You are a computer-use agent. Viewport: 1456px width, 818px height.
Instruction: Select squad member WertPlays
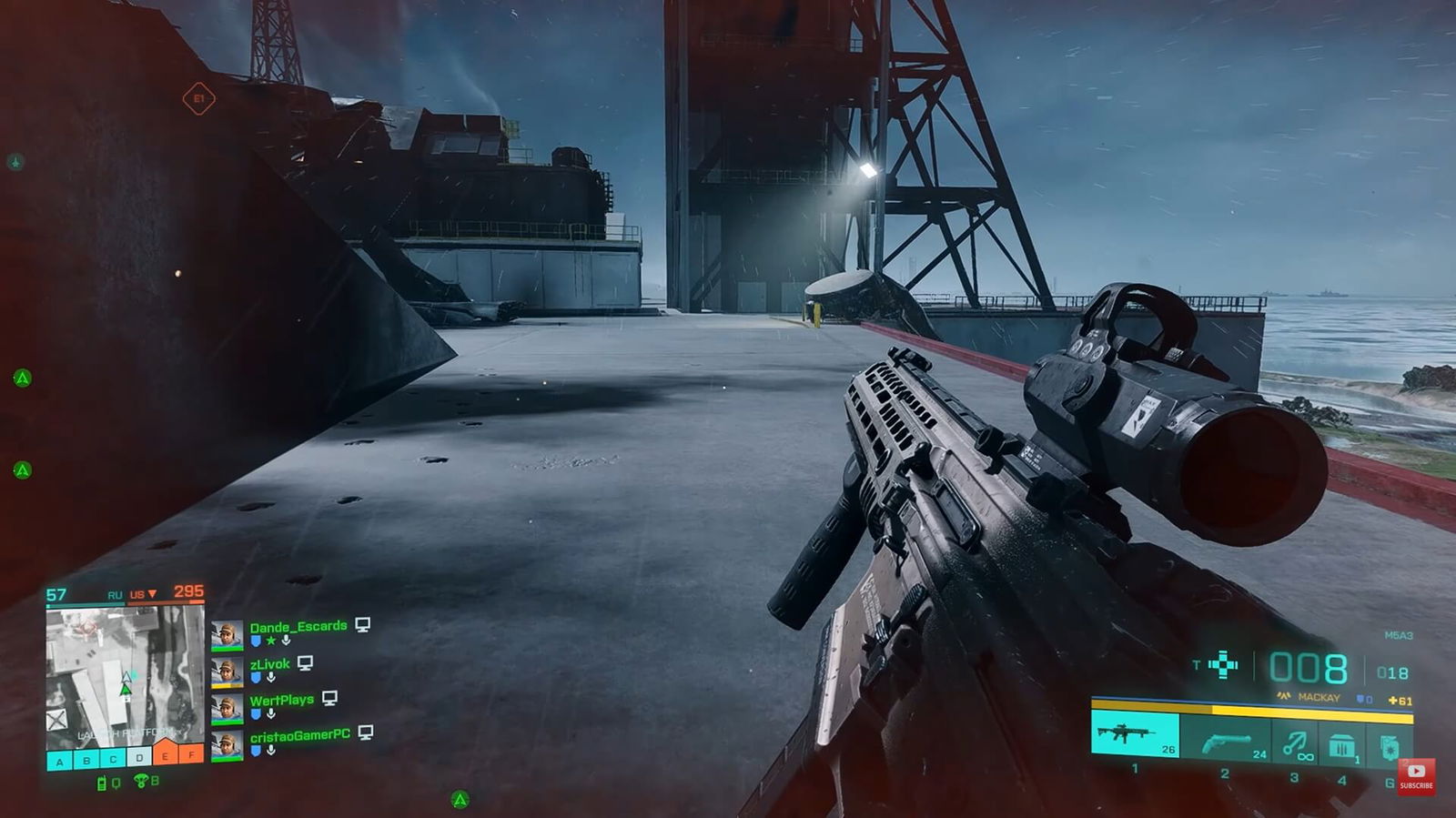click(x=281, y=700)
